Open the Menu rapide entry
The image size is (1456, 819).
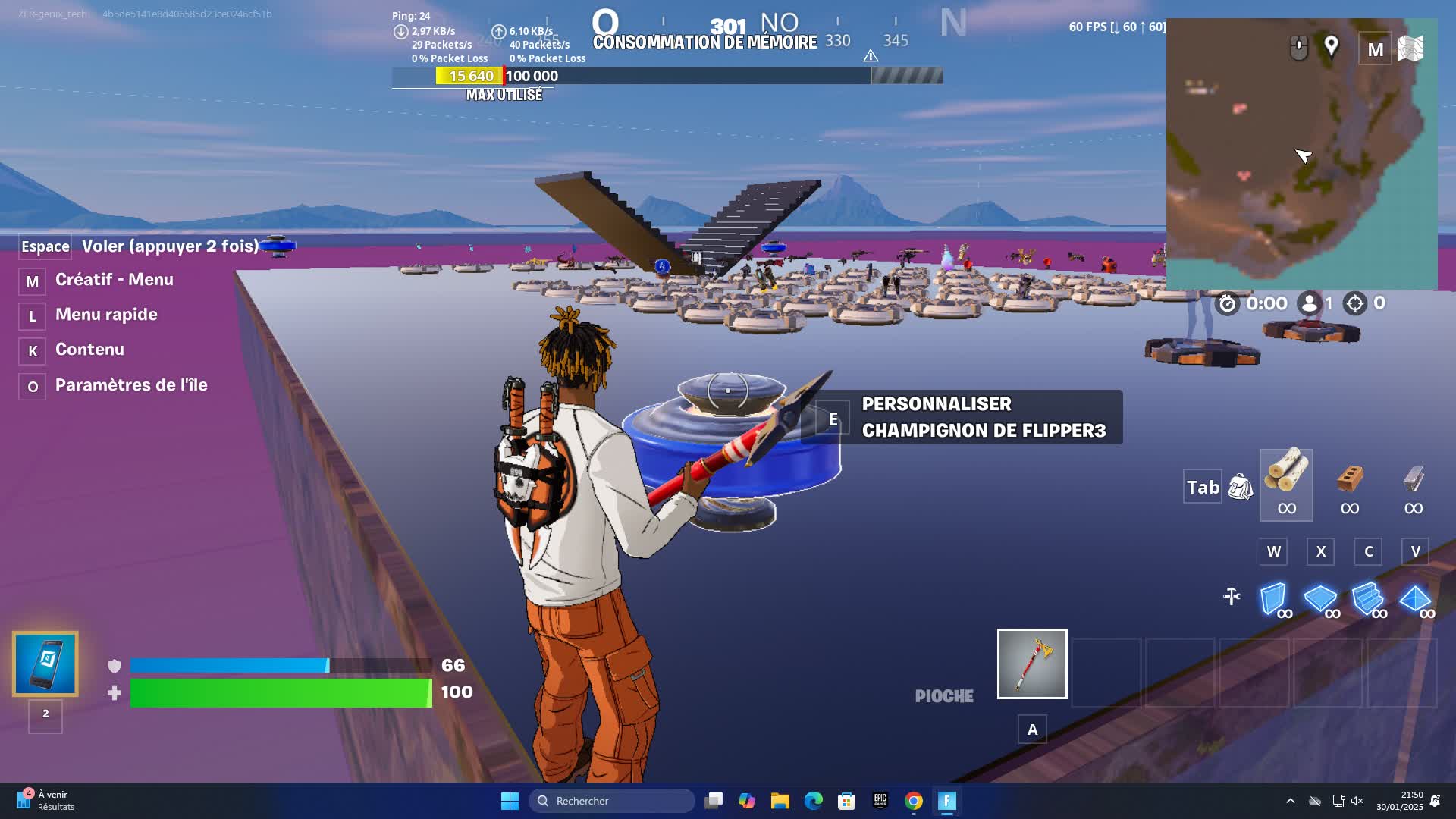click(106, 315)
